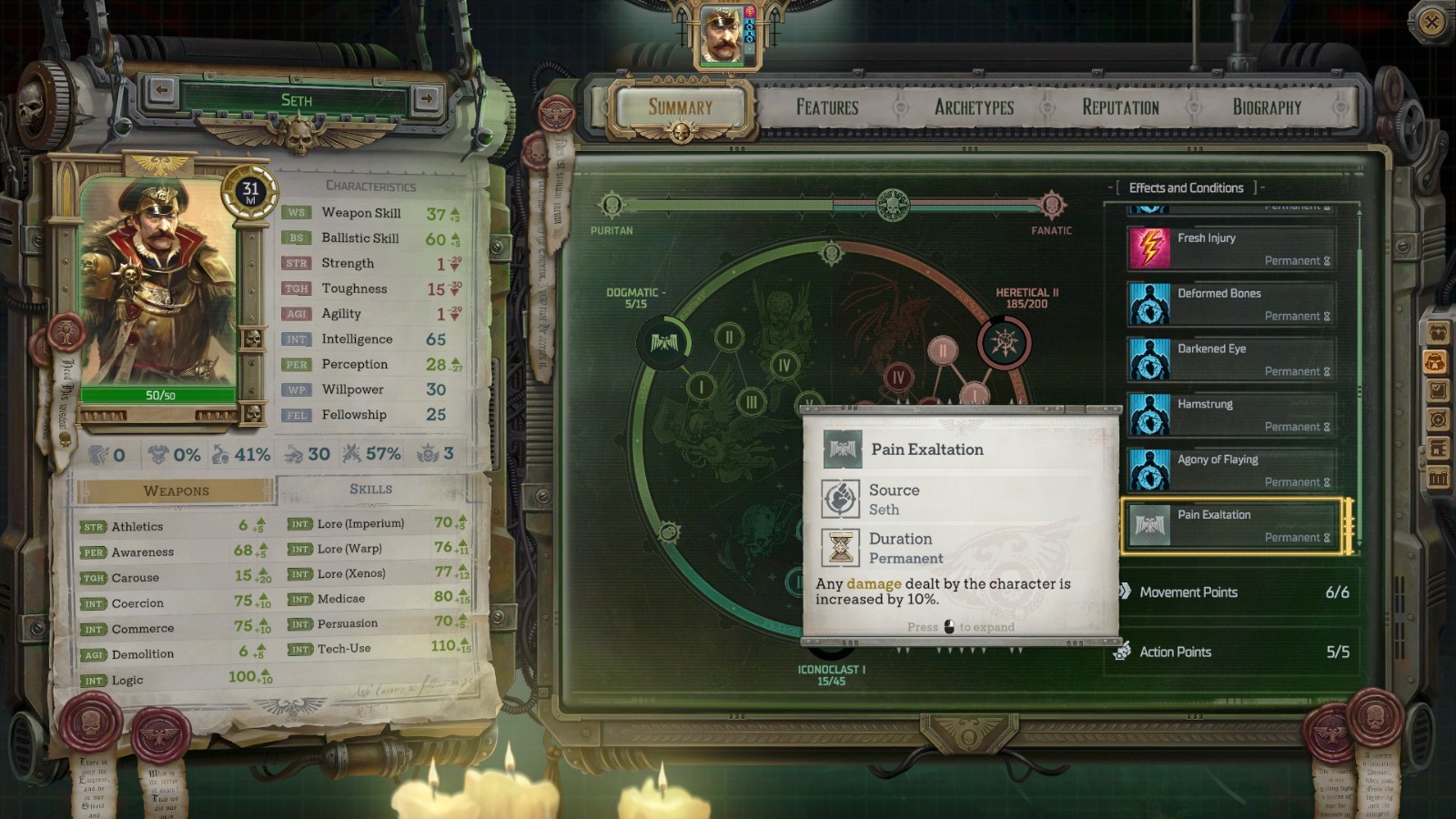Click the targeting reticle sidebar icon

coord(1435,418)
